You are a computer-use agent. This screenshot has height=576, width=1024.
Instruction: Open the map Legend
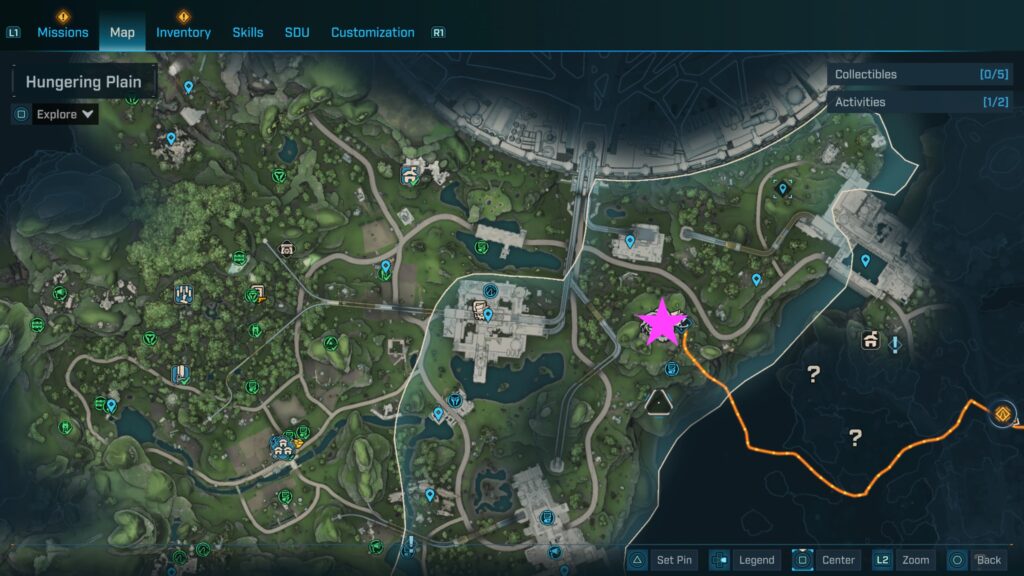tap(746, 560)
